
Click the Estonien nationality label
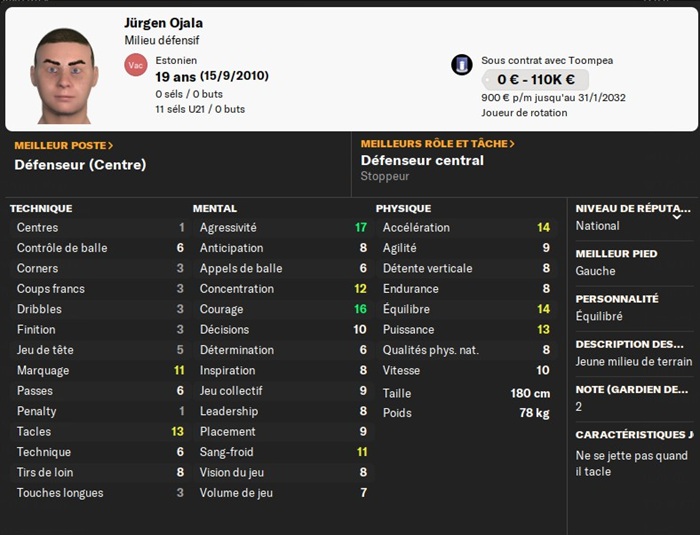(x=177, y=60)
